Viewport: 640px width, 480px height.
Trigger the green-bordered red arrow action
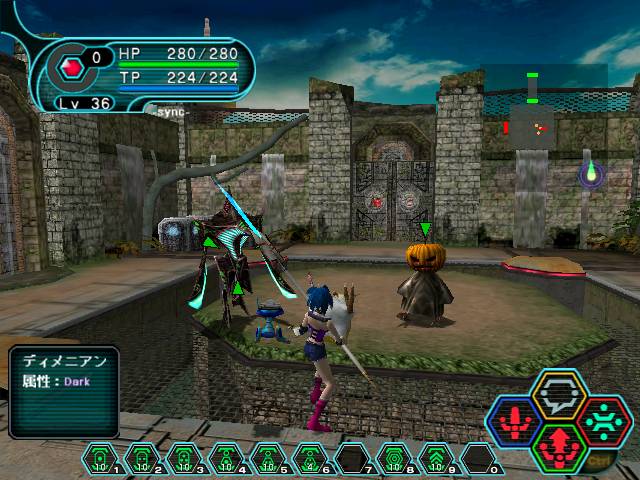pos(557,445)
